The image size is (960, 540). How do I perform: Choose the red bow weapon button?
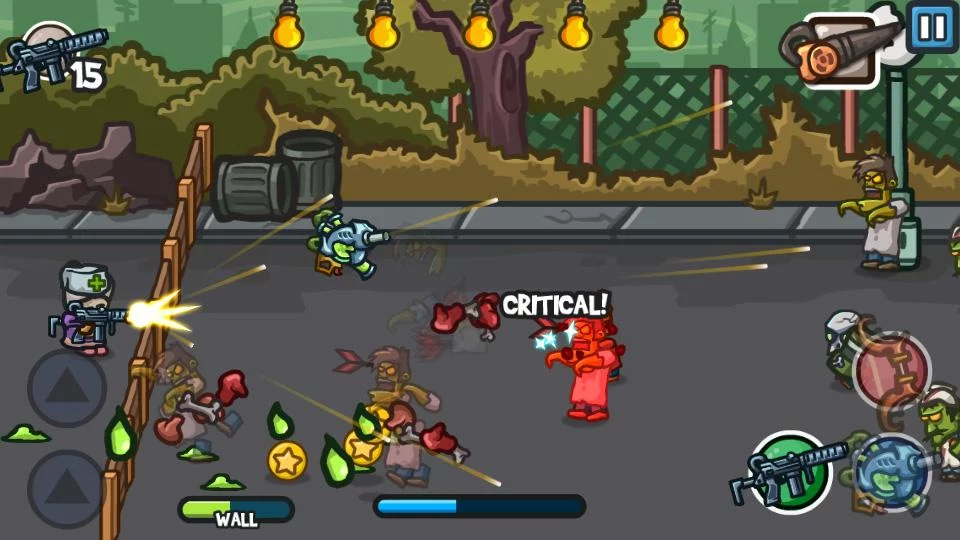pyautogui.click(x=892, y=370)
